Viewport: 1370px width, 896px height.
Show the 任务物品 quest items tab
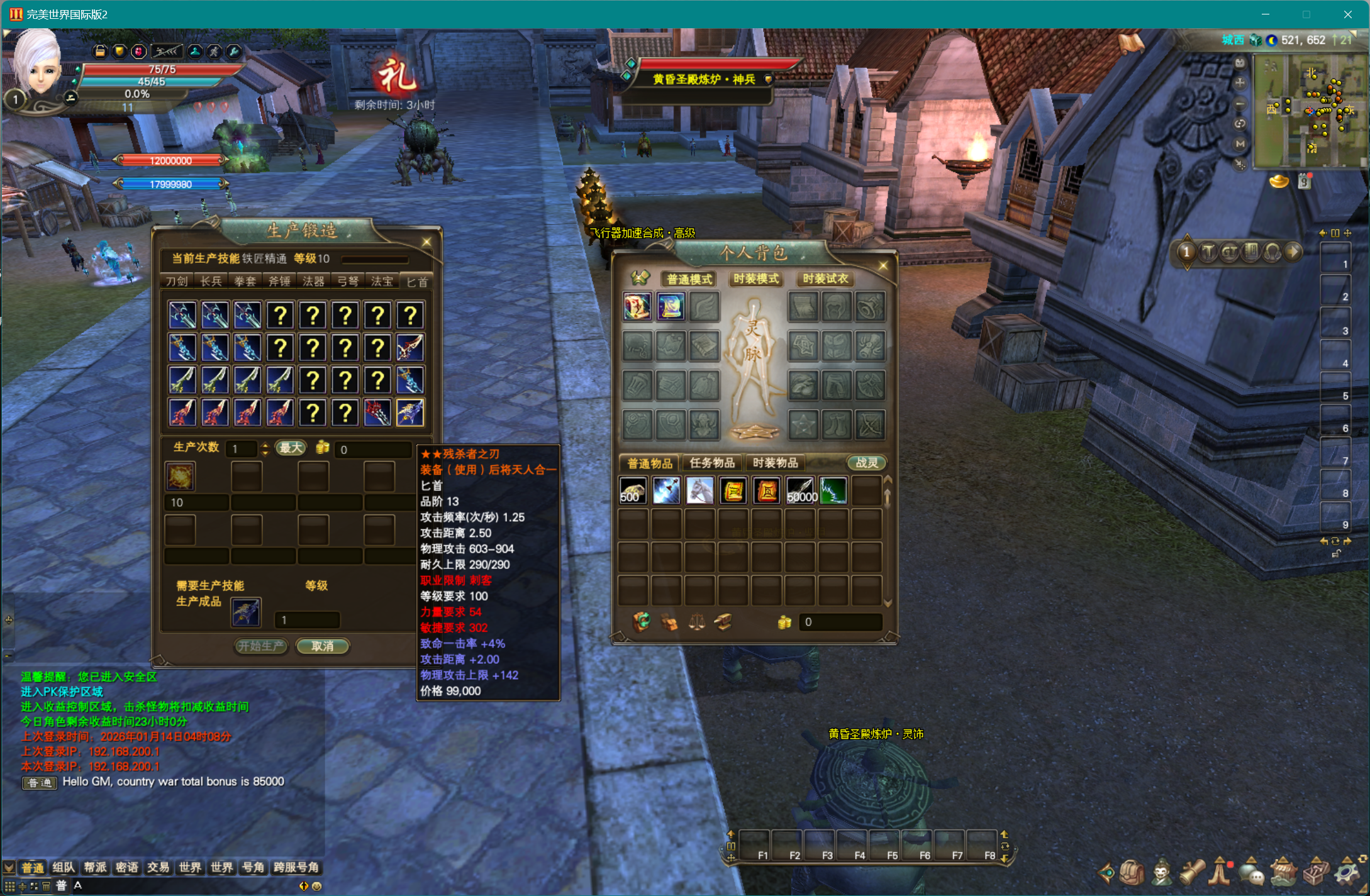click(712, 463)
